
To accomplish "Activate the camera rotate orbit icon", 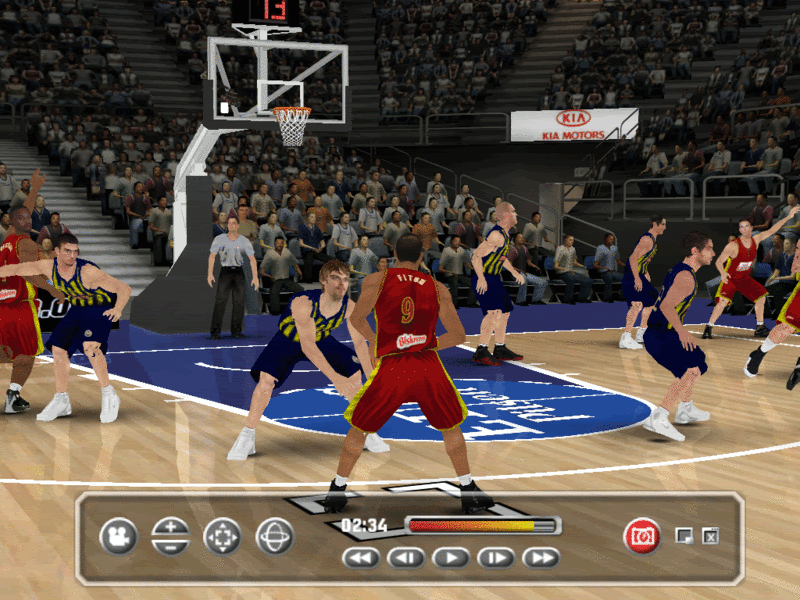I will [x=274, y=536].
